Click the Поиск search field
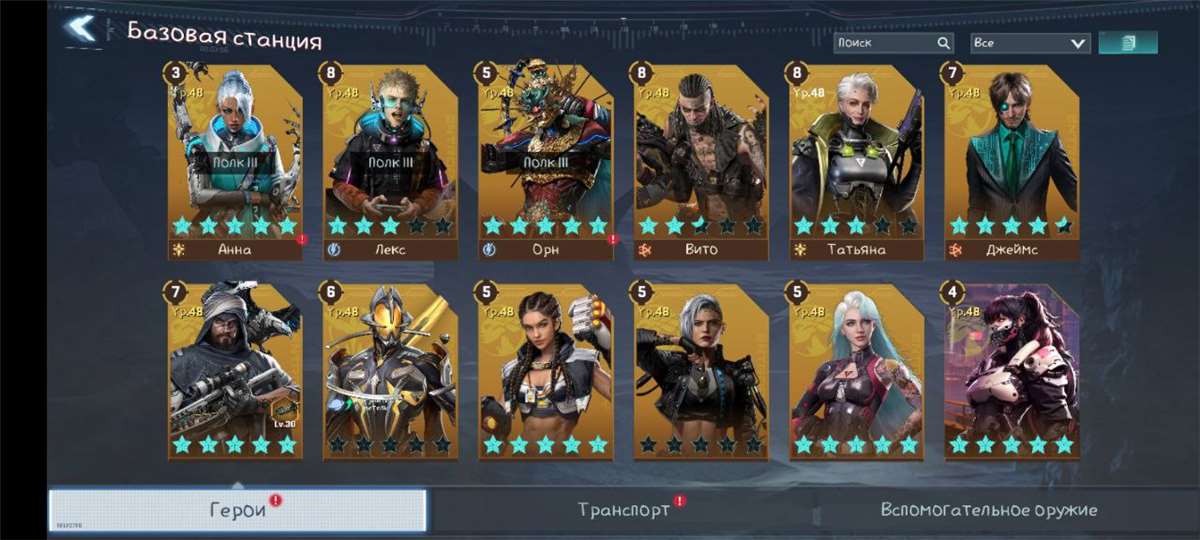Screen dimensions: 1200x540 (884, 43)
